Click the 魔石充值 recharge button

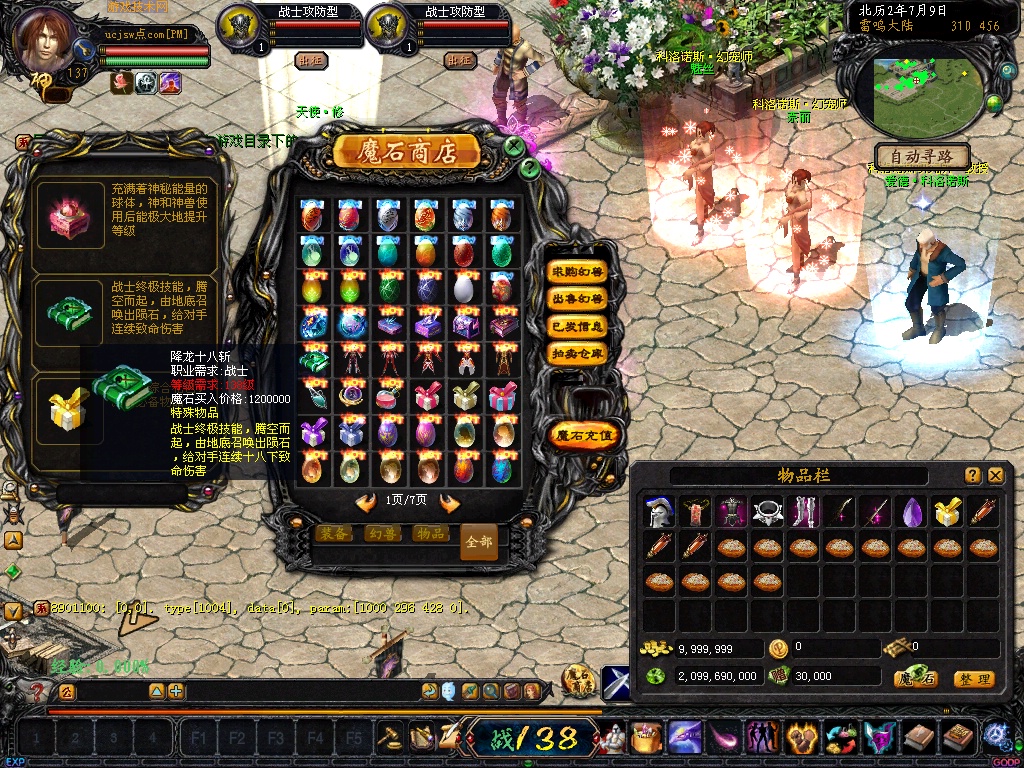tap(586, 436)
